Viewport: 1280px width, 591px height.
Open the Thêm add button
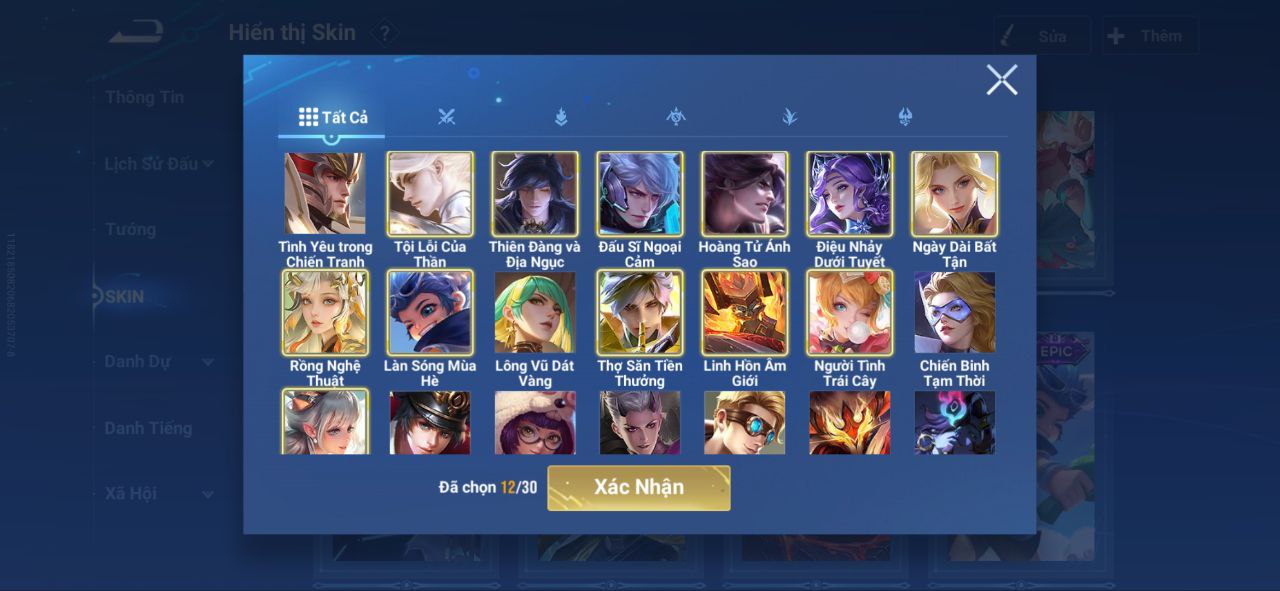(x=1149, y=36)
